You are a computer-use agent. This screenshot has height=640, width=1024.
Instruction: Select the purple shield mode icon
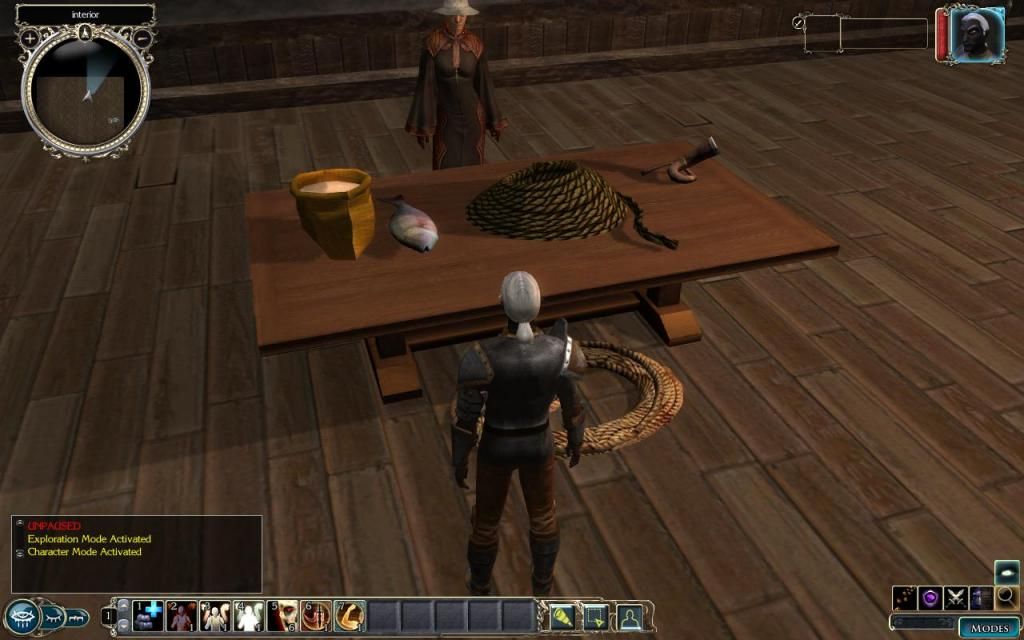931,598
